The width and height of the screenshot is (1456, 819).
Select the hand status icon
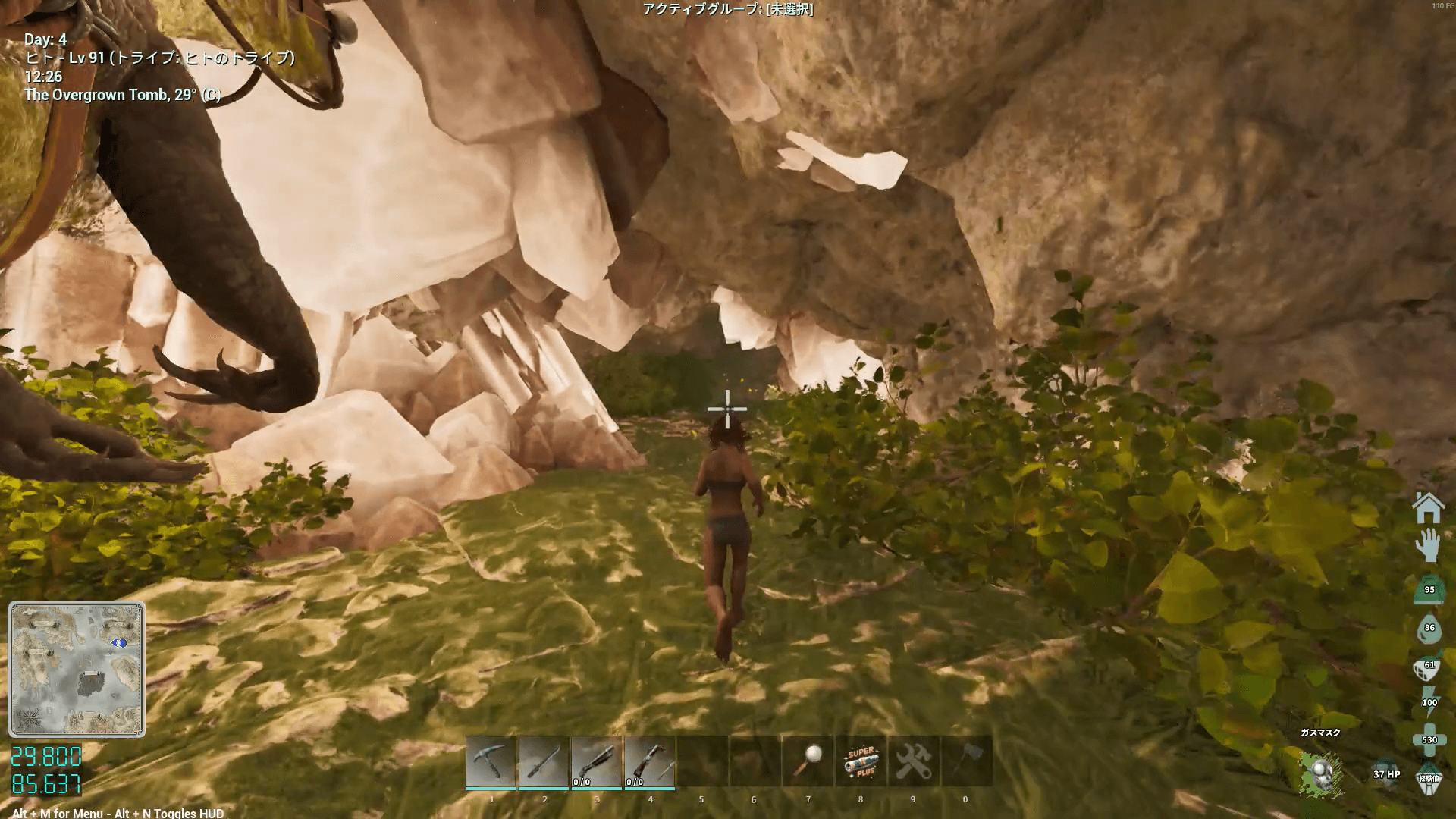click(x=1428, y=545)
